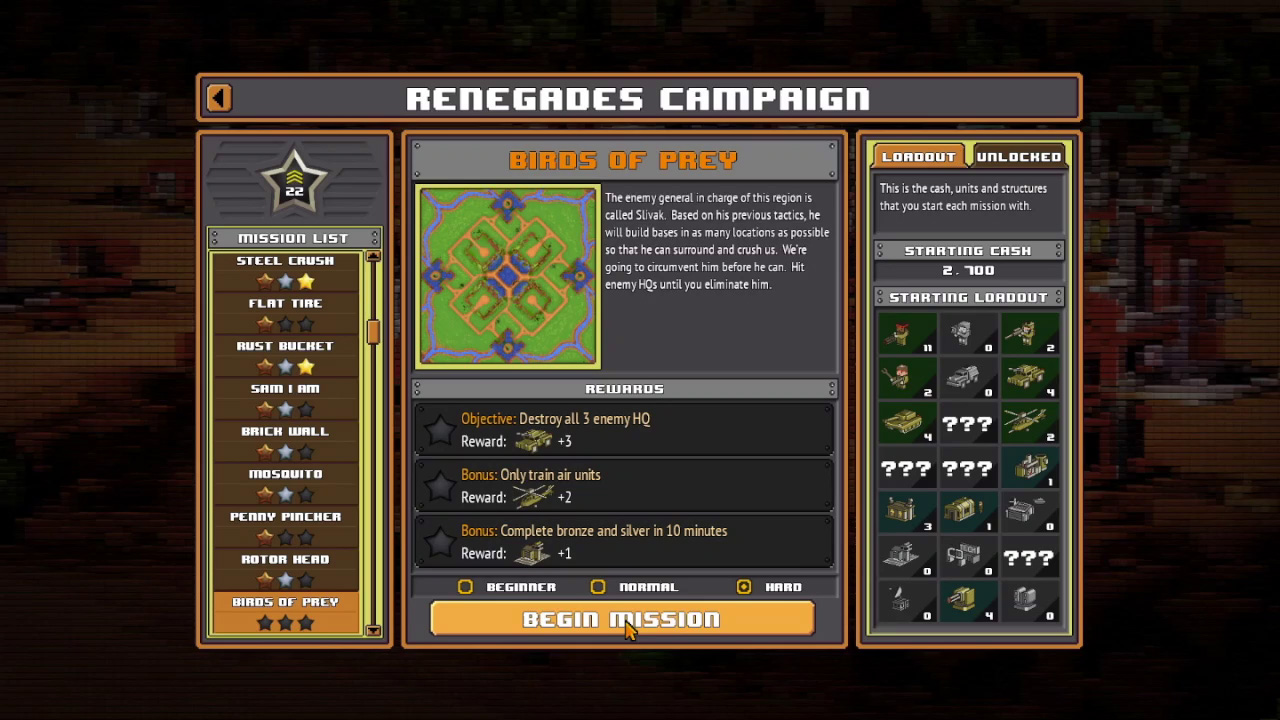Pick the Rotor Head mission
Image resolution: width=1280 pixels, height=720 pixels.
(x=285, y=569)
